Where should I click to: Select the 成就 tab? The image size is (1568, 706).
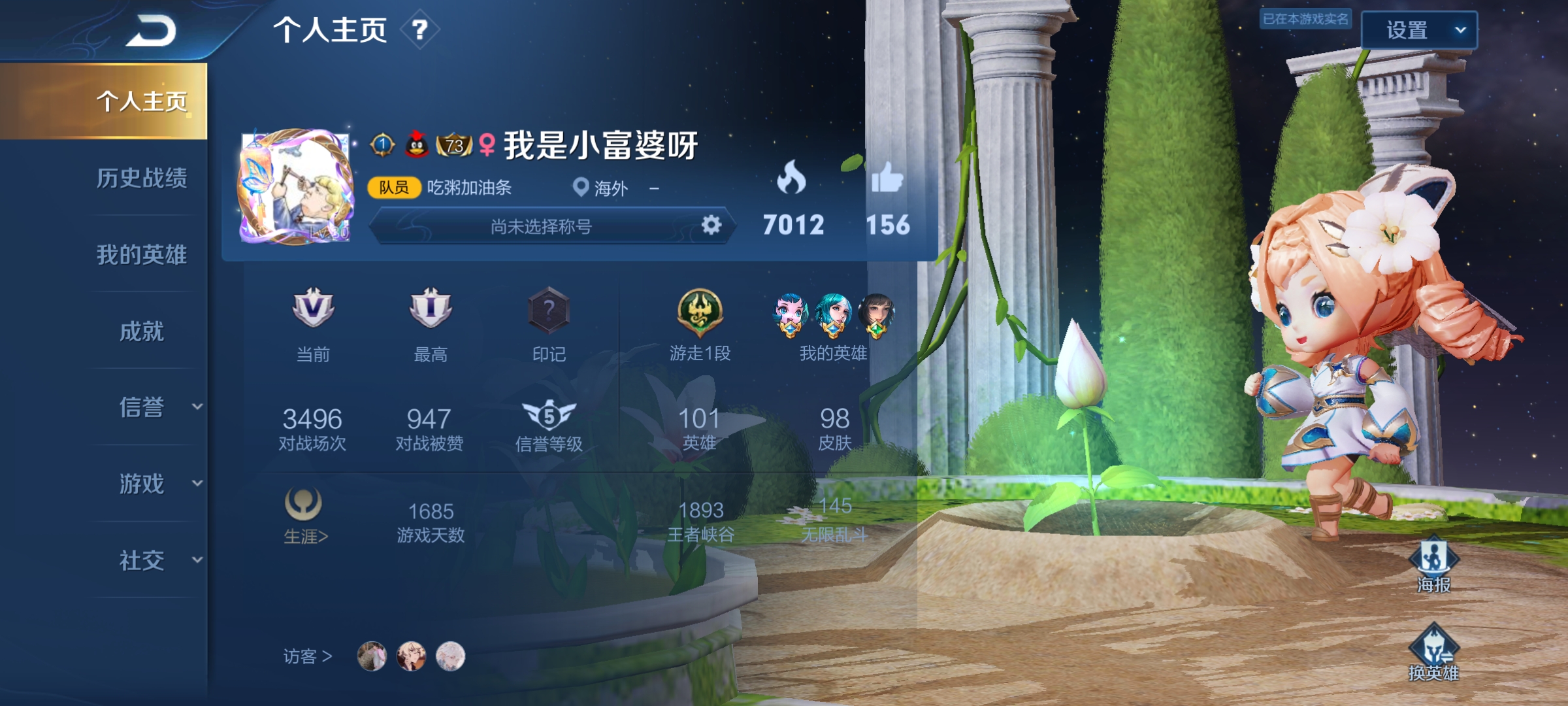[x=142, y=331]
